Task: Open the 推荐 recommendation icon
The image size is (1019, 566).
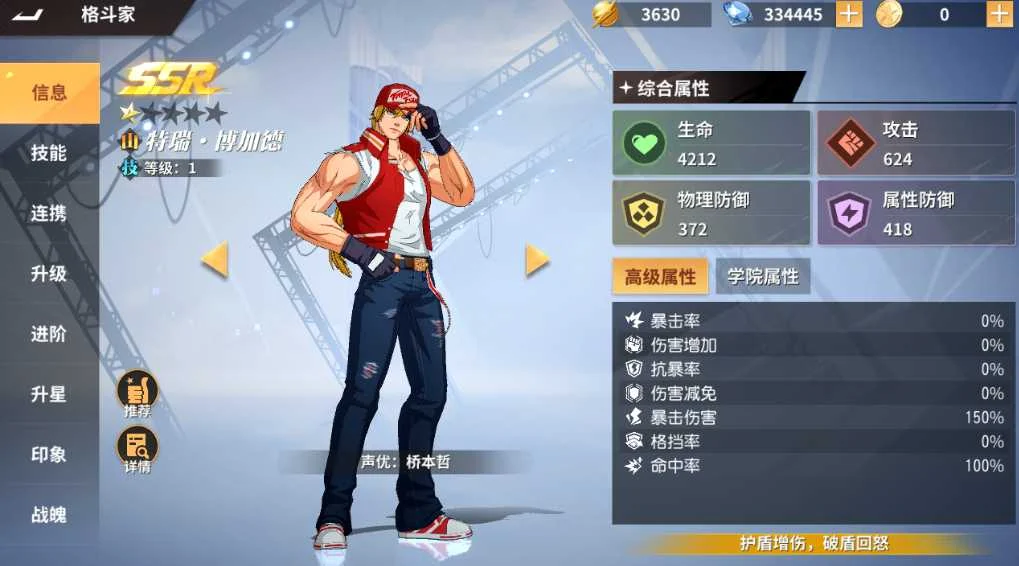Action: click(x=138, y=394)
